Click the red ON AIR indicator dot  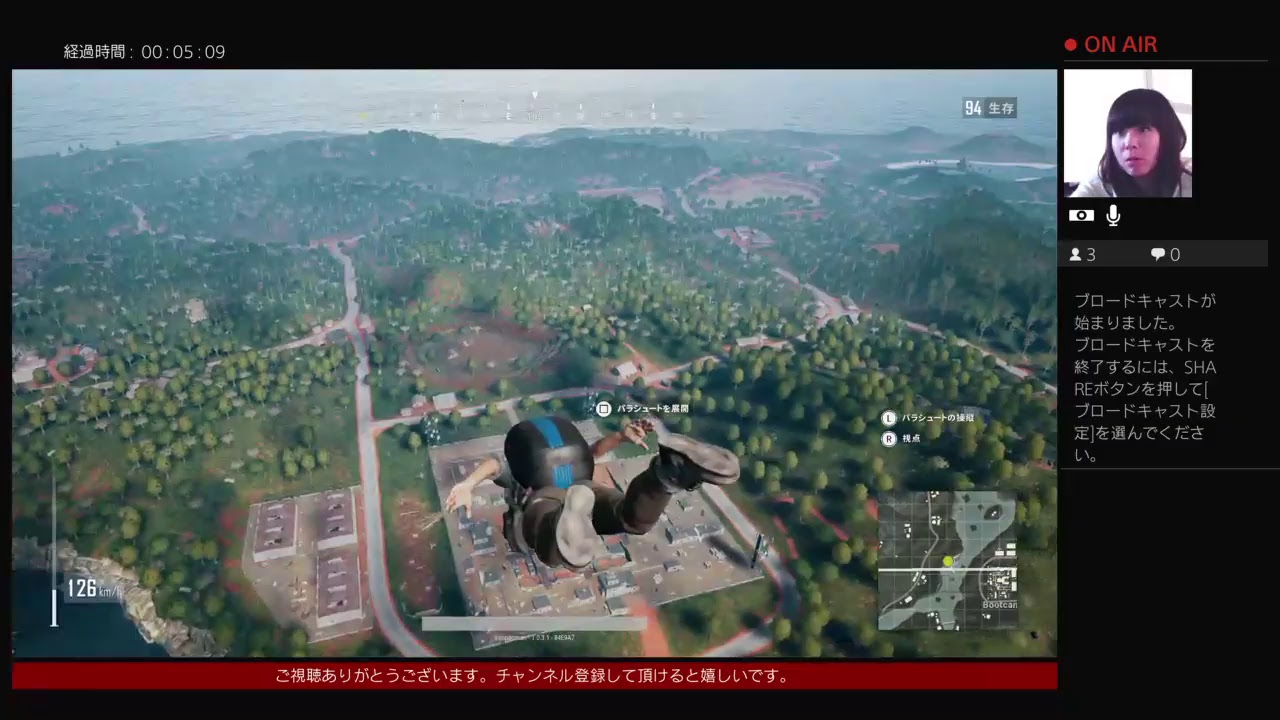point(1069,44)
